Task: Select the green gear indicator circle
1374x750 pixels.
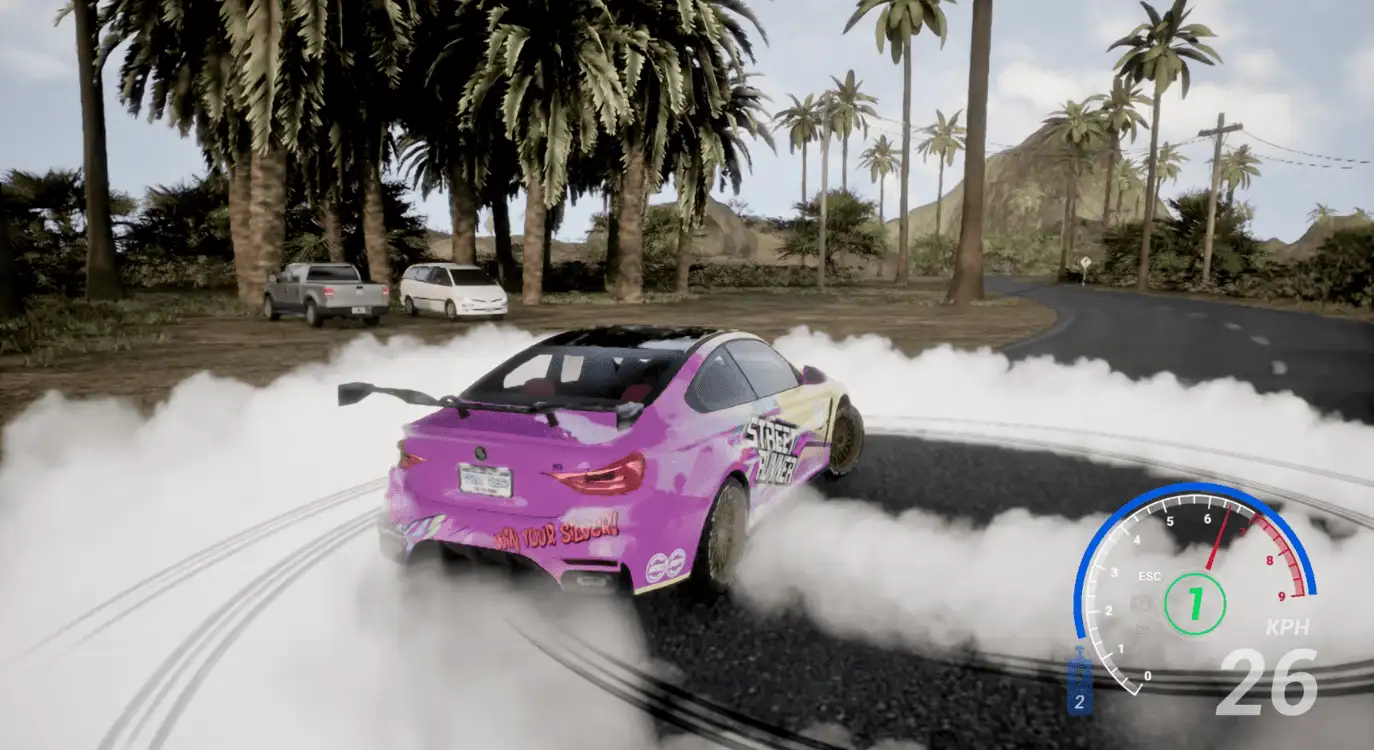Action: 1194,603
